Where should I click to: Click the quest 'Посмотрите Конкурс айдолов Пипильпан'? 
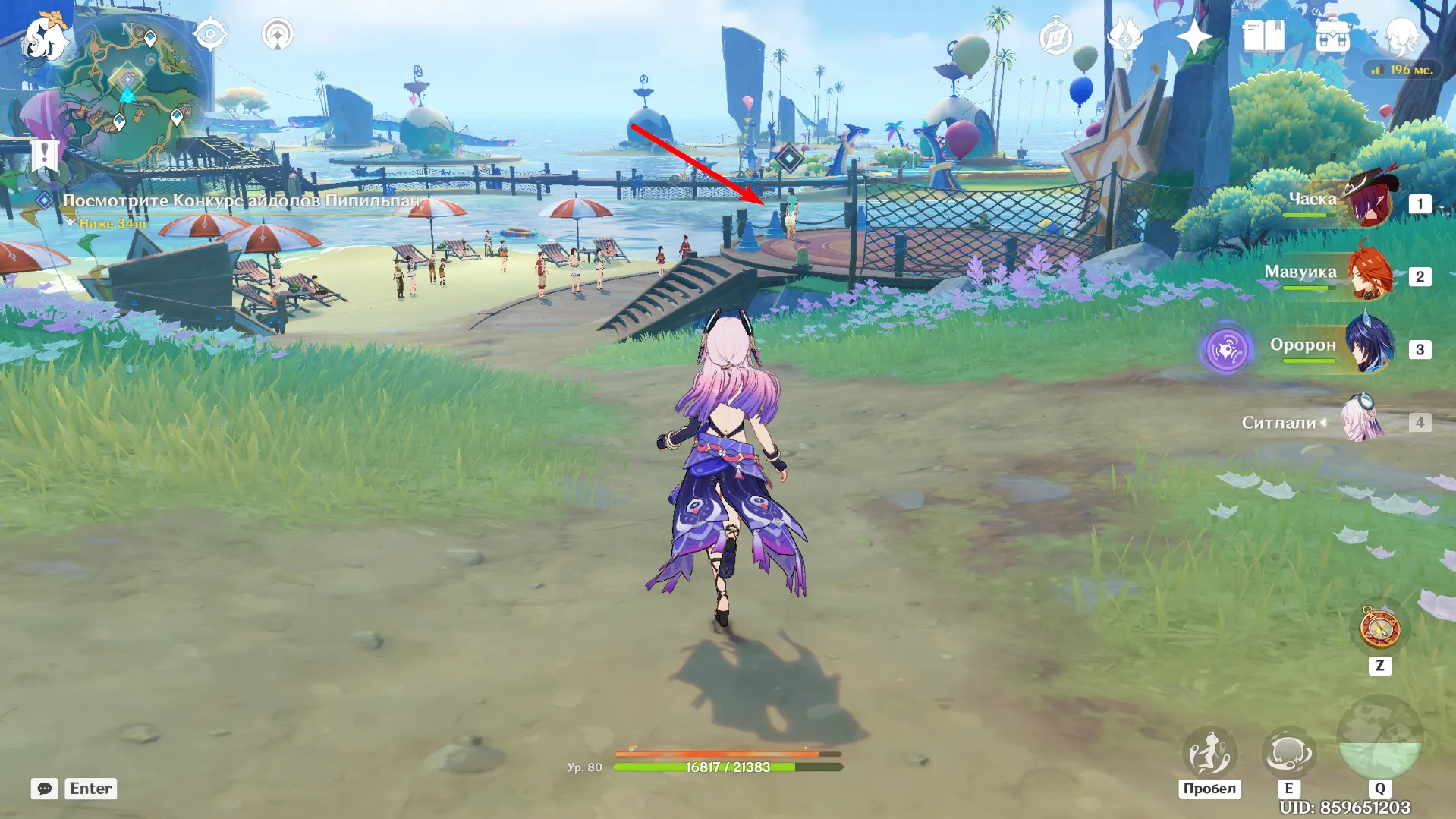point(241,202)
